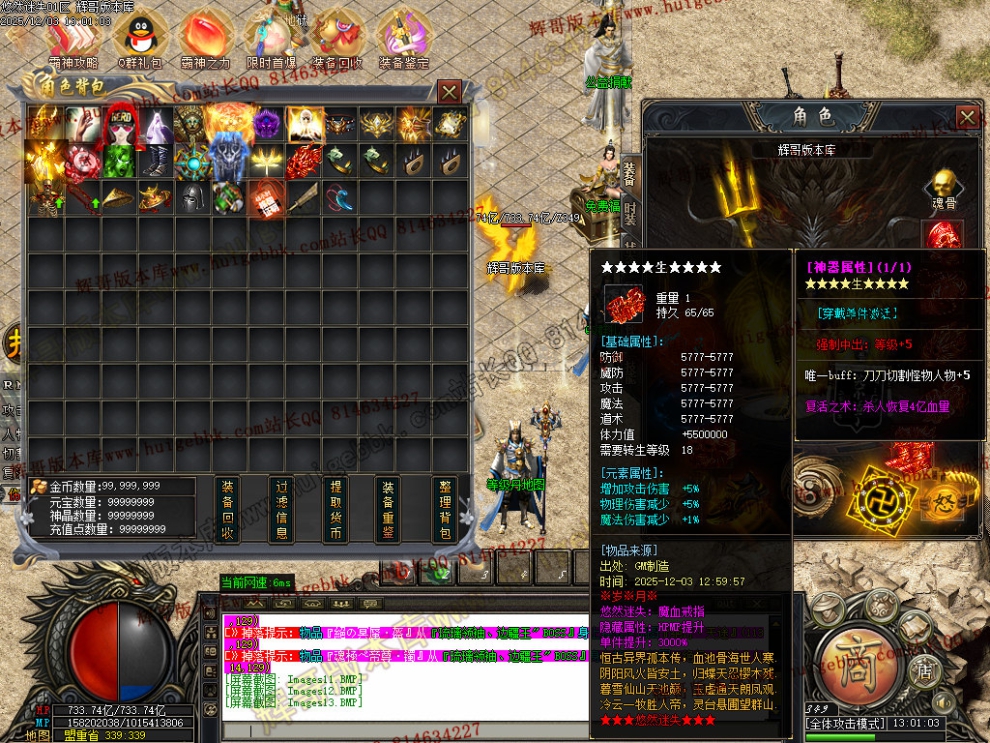Open the 限时首爆 event icon

click(x=271, y=36)
